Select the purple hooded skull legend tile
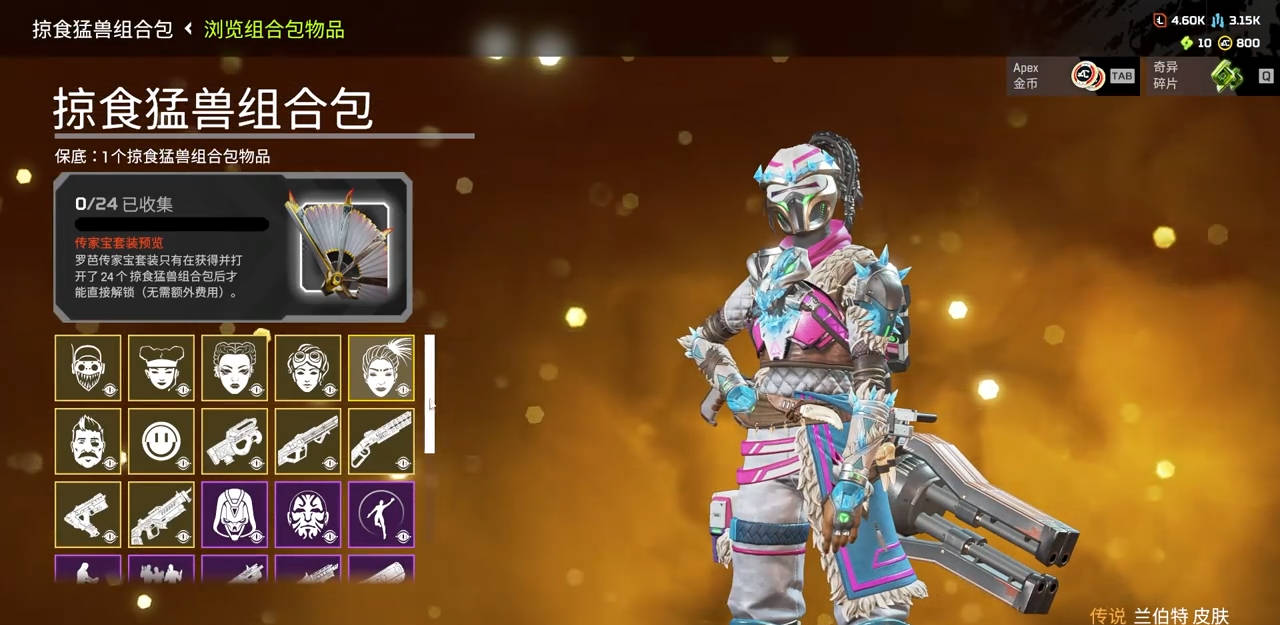The height and width of the screenshot is (625, 1280). [234, 515]
